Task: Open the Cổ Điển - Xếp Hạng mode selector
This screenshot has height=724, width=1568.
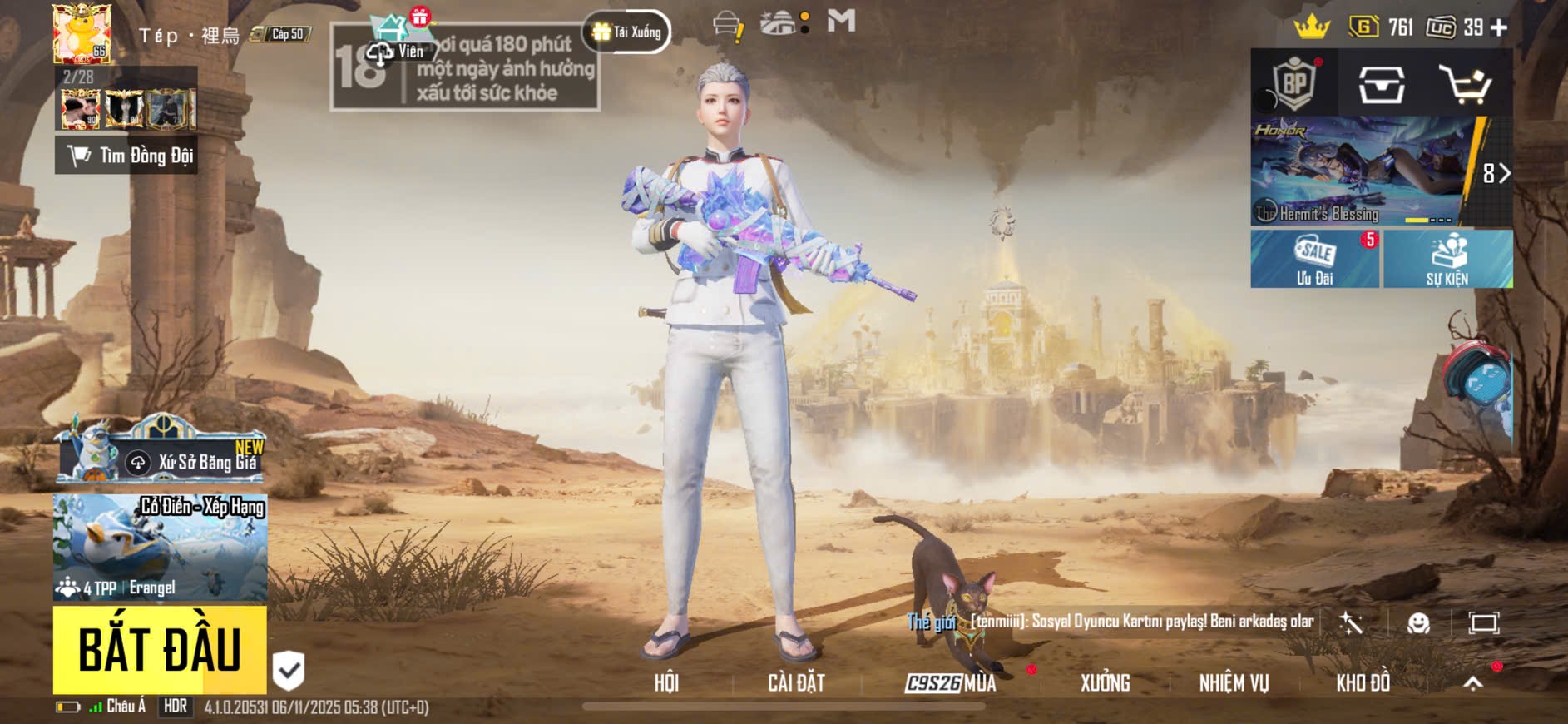Action: pos(161,547)
